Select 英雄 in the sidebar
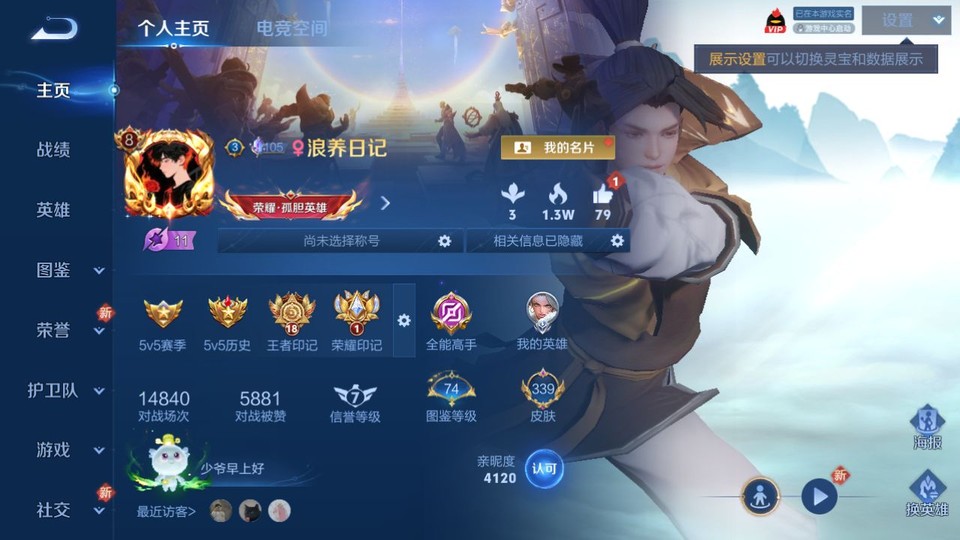Image resolution: width=960 pixels, height=540 pixels. tap(54, 210)
